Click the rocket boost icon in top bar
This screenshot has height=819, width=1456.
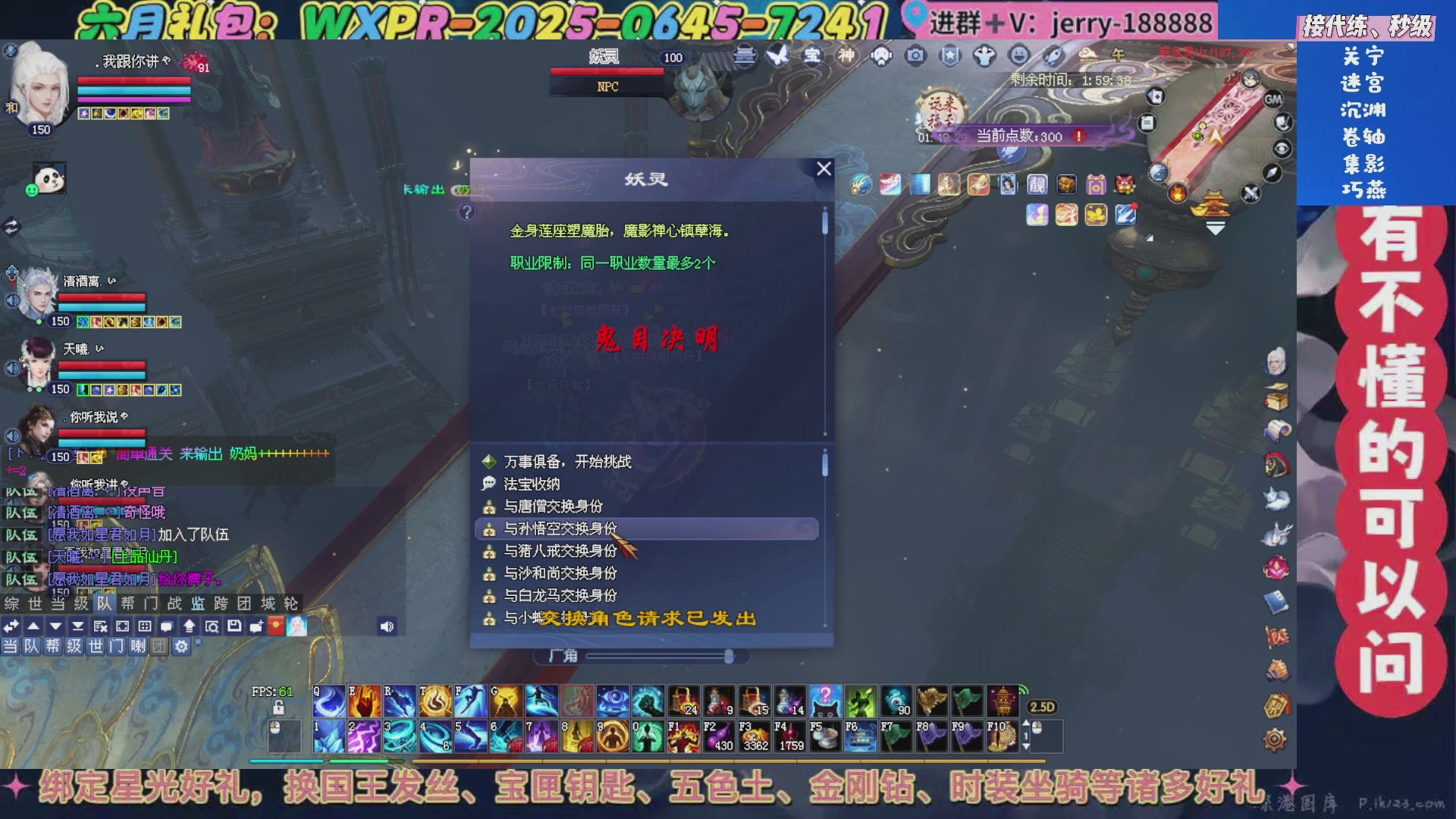(x=1053, y=55)
